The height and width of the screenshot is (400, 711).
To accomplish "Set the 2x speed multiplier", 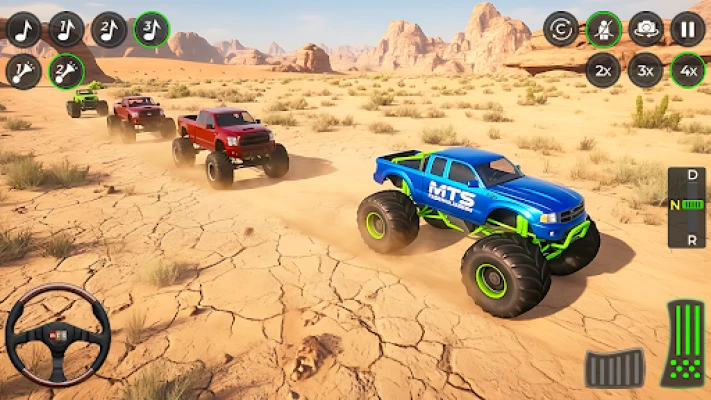I will click(x=603, y=70).
